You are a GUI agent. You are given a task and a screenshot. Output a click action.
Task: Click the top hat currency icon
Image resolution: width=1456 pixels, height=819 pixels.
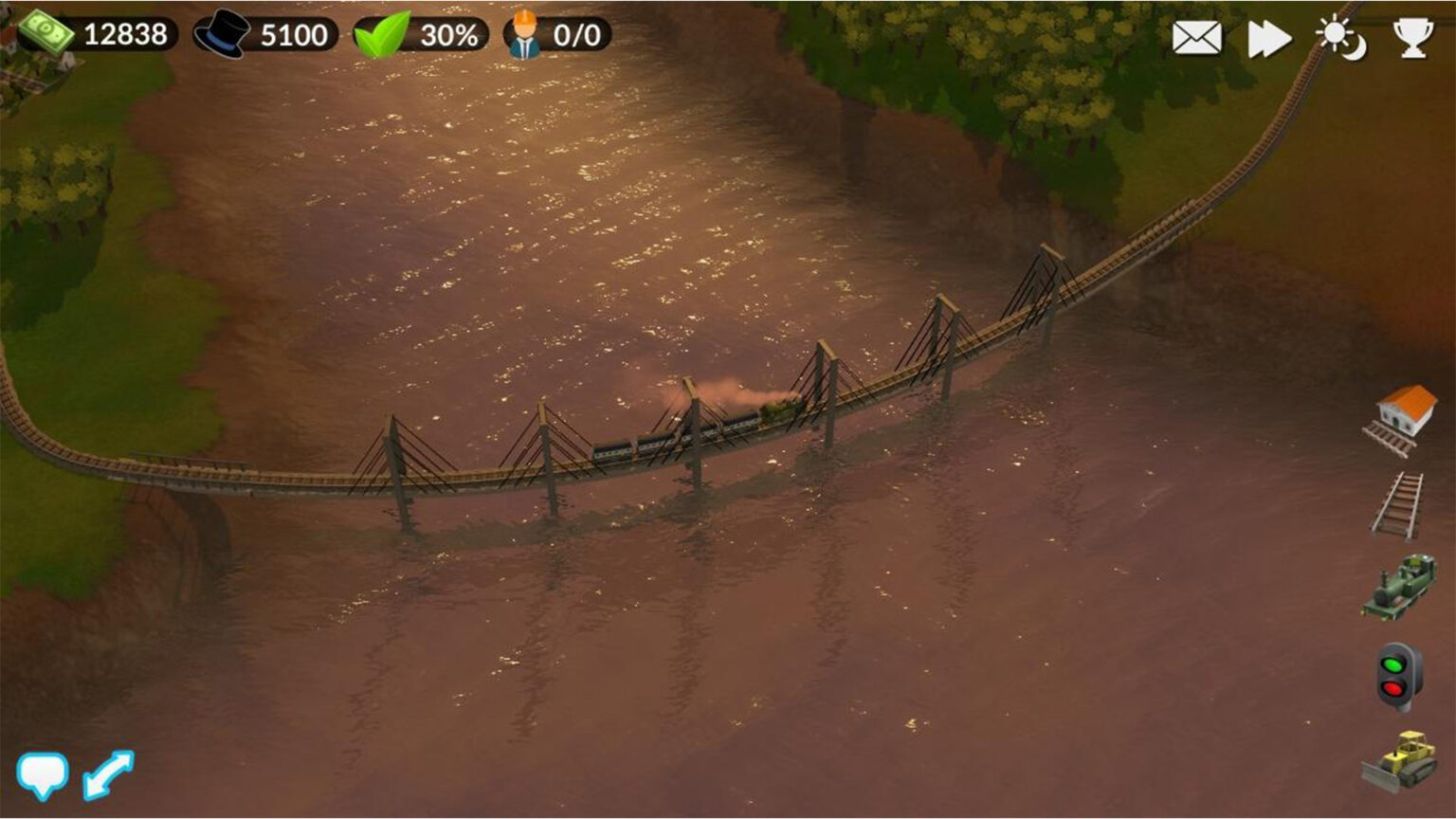[x=220, y=35]
